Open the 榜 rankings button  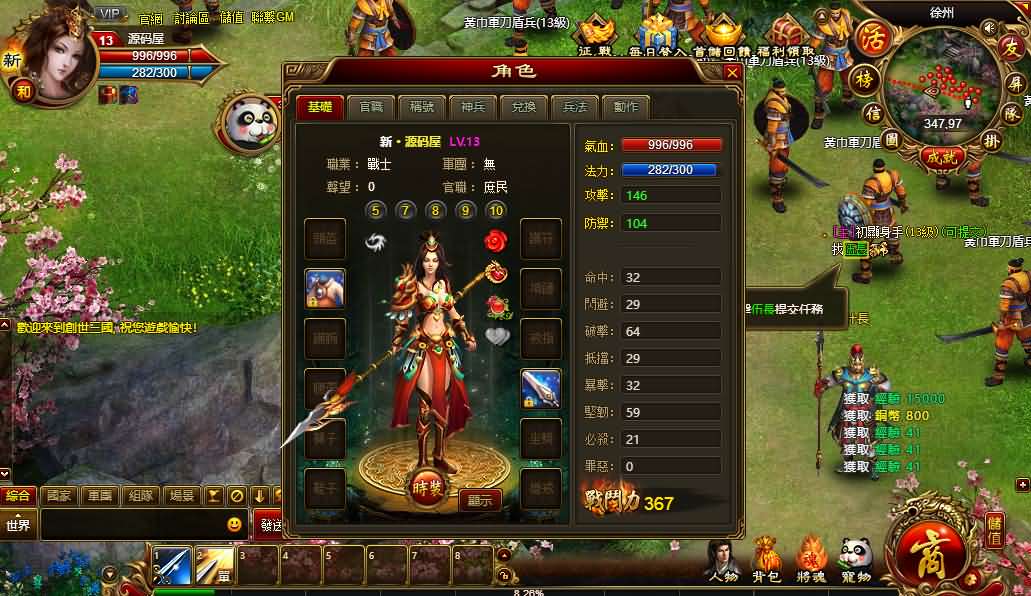point(863,79)
